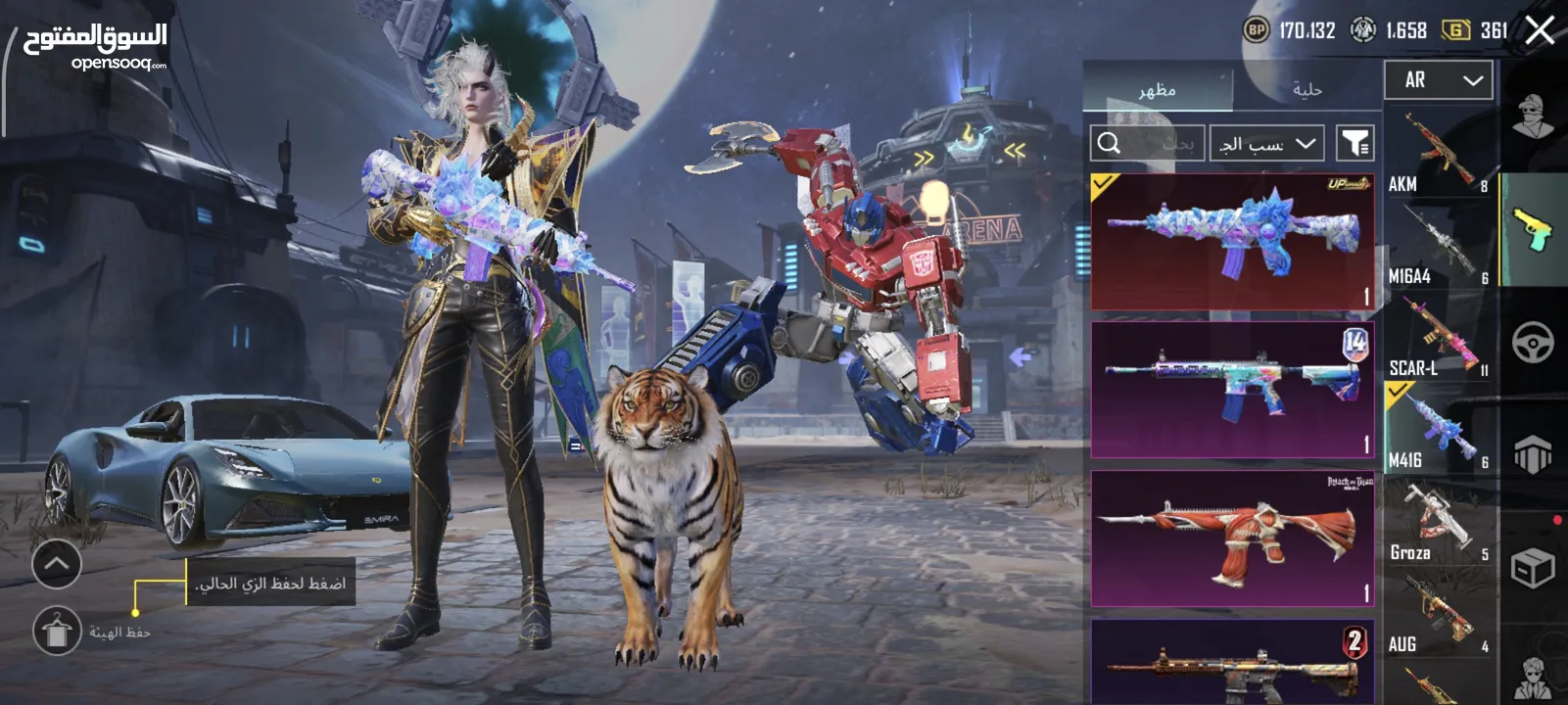The image size is (1568, 705).
Task: Click the up-arrow expand button
Action: click(56, 564)
